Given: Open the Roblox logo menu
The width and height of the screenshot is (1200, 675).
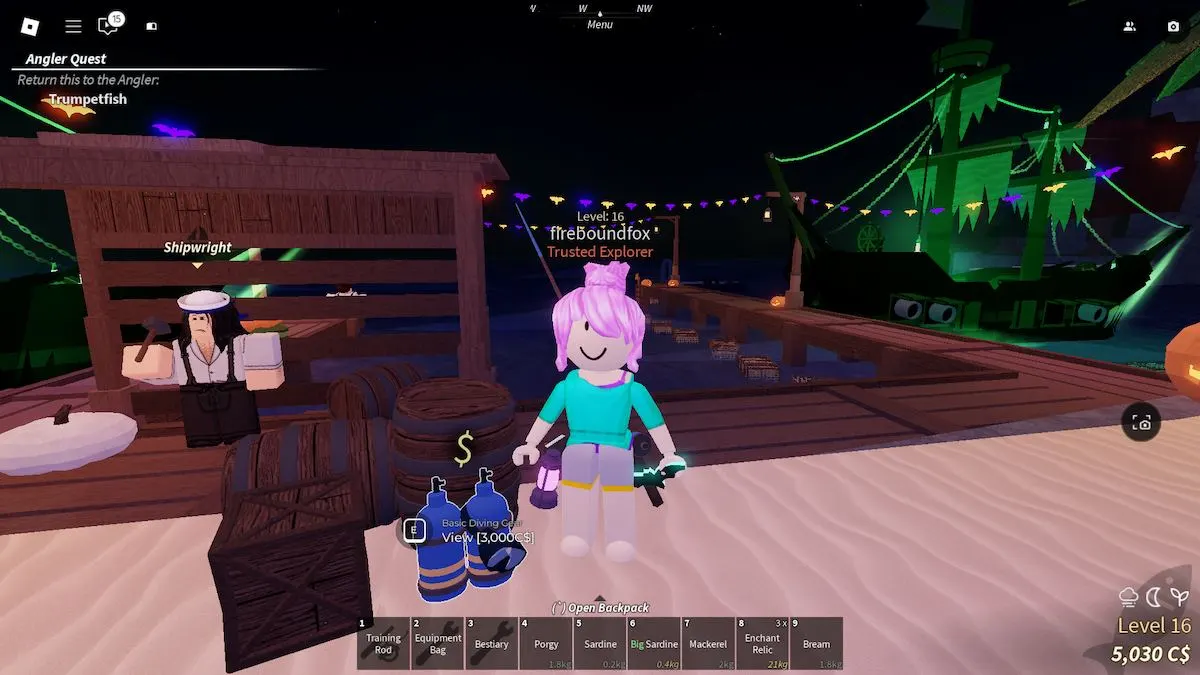Looking at the screenshot, I should point(30,27).
